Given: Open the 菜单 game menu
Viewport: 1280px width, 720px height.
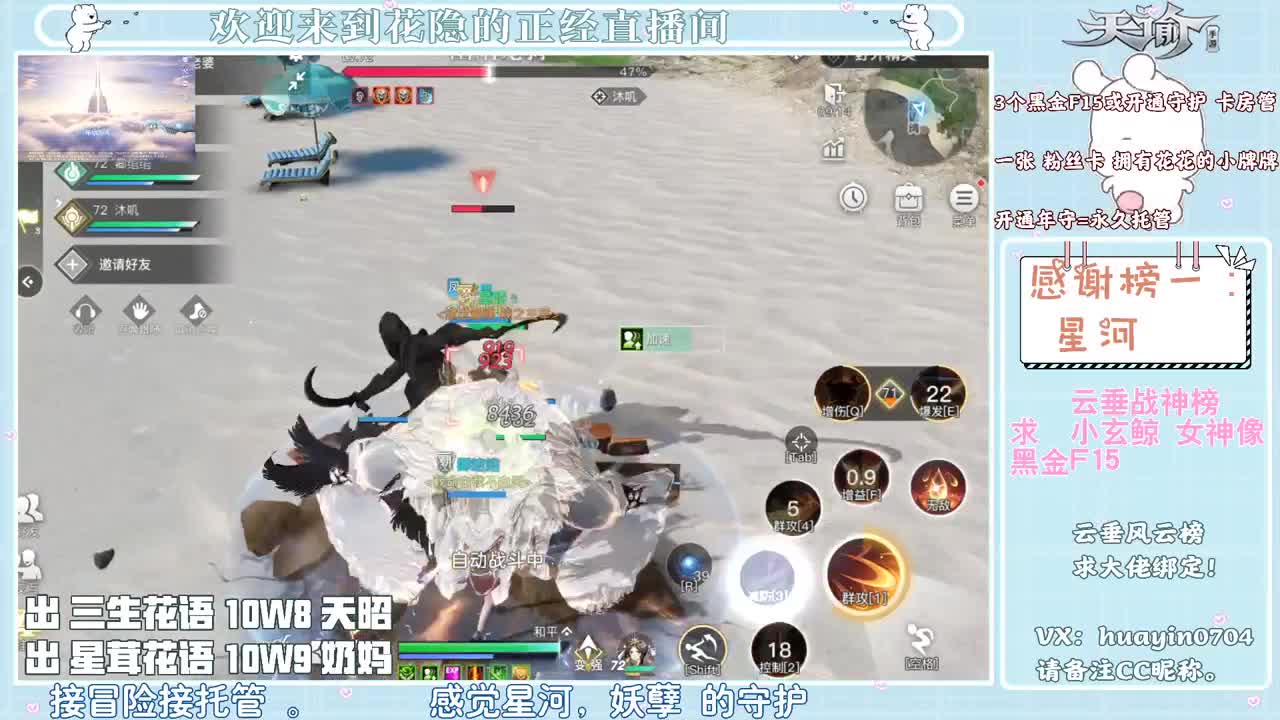Looking at the screenshot, I should [962, 197].
